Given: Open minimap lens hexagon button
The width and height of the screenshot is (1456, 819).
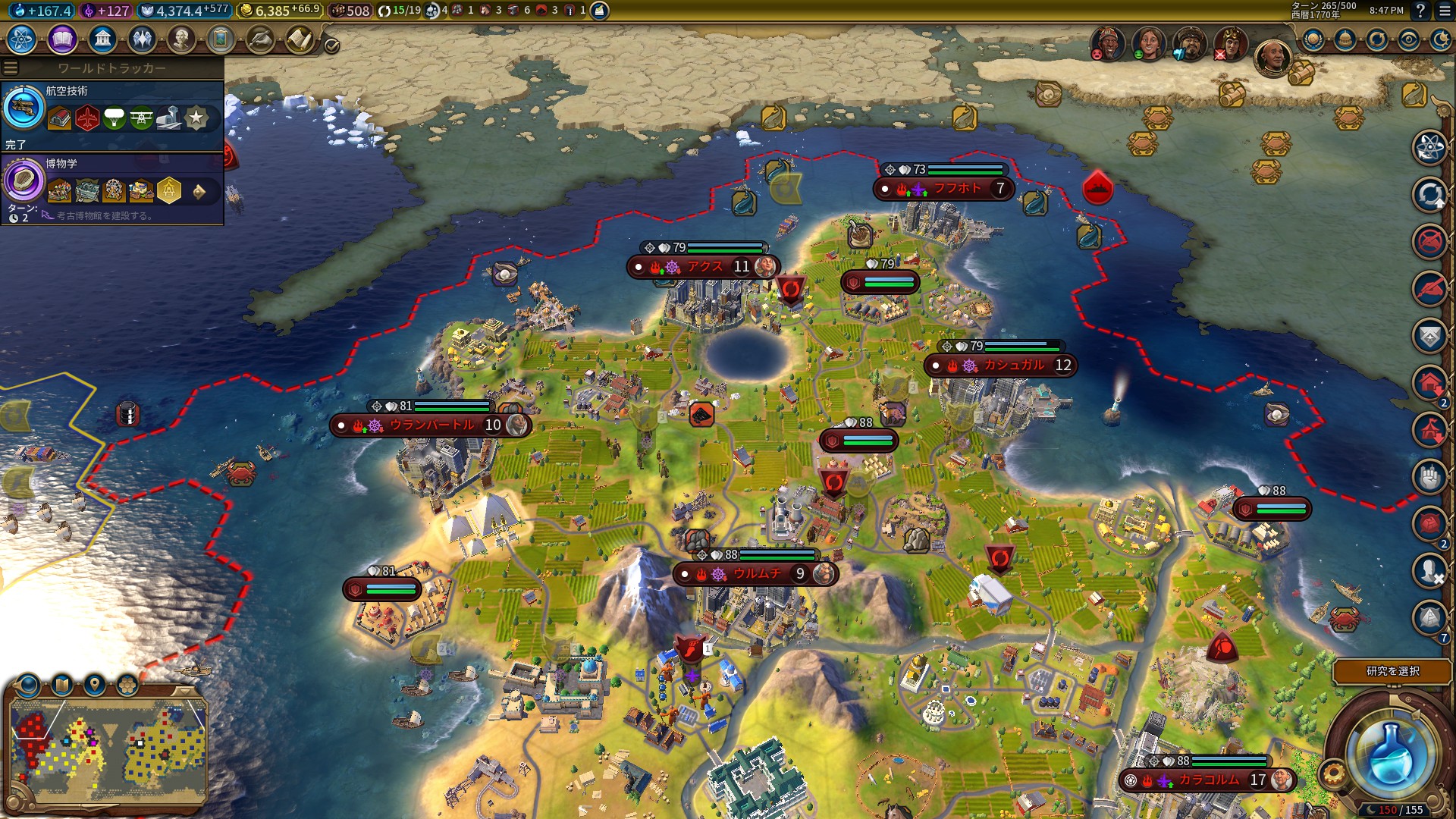Looking at the screenshot, I should [127, 685].
